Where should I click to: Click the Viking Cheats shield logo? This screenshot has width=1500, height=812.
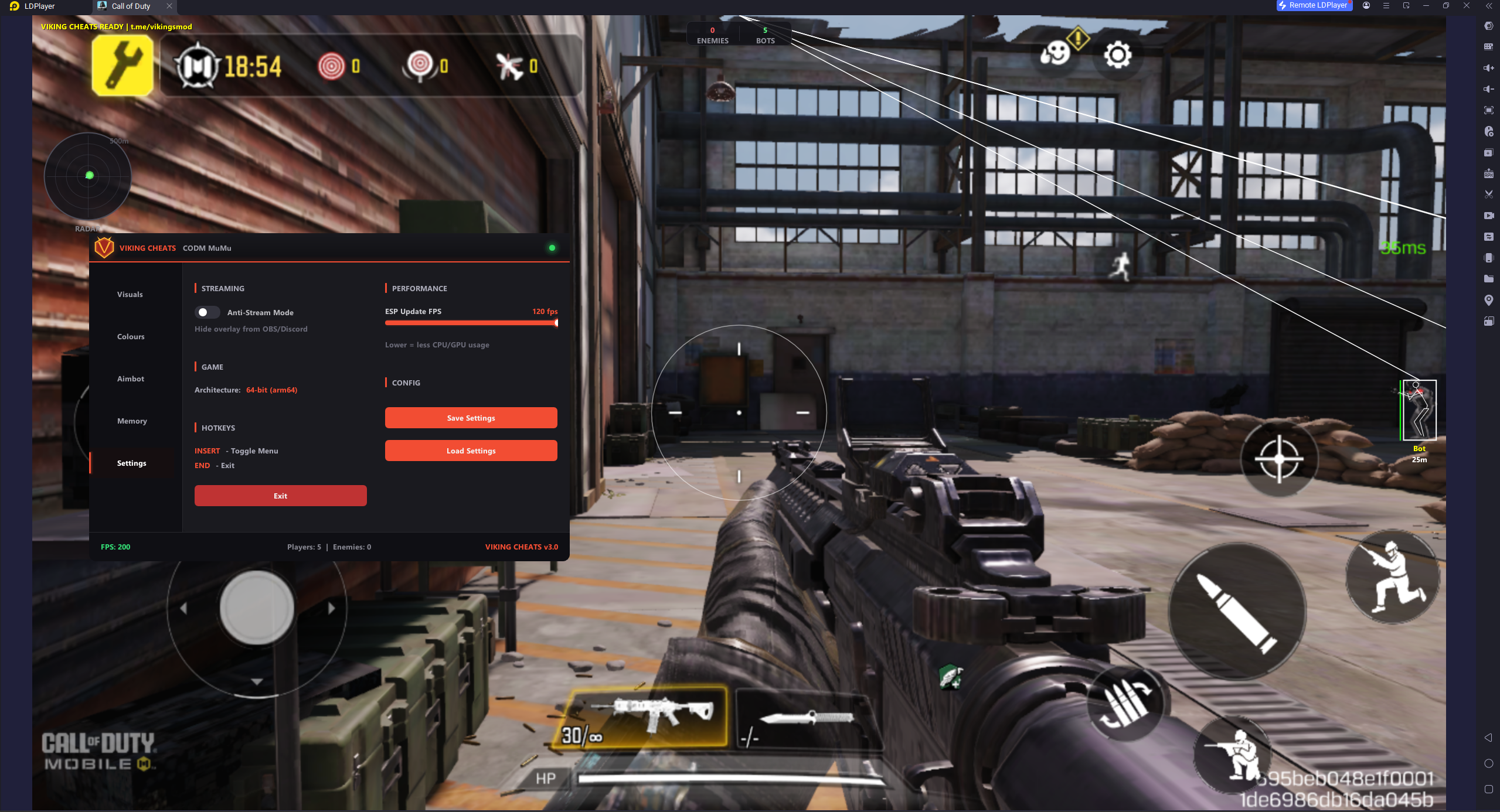coord(103,247)
